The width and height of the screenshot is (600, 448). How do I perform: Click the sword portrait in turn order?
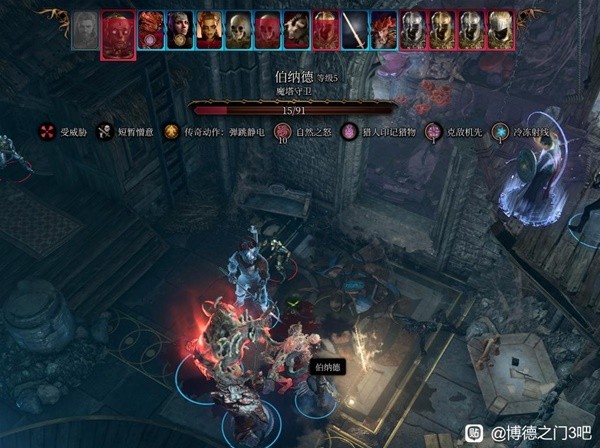point(355,30)
